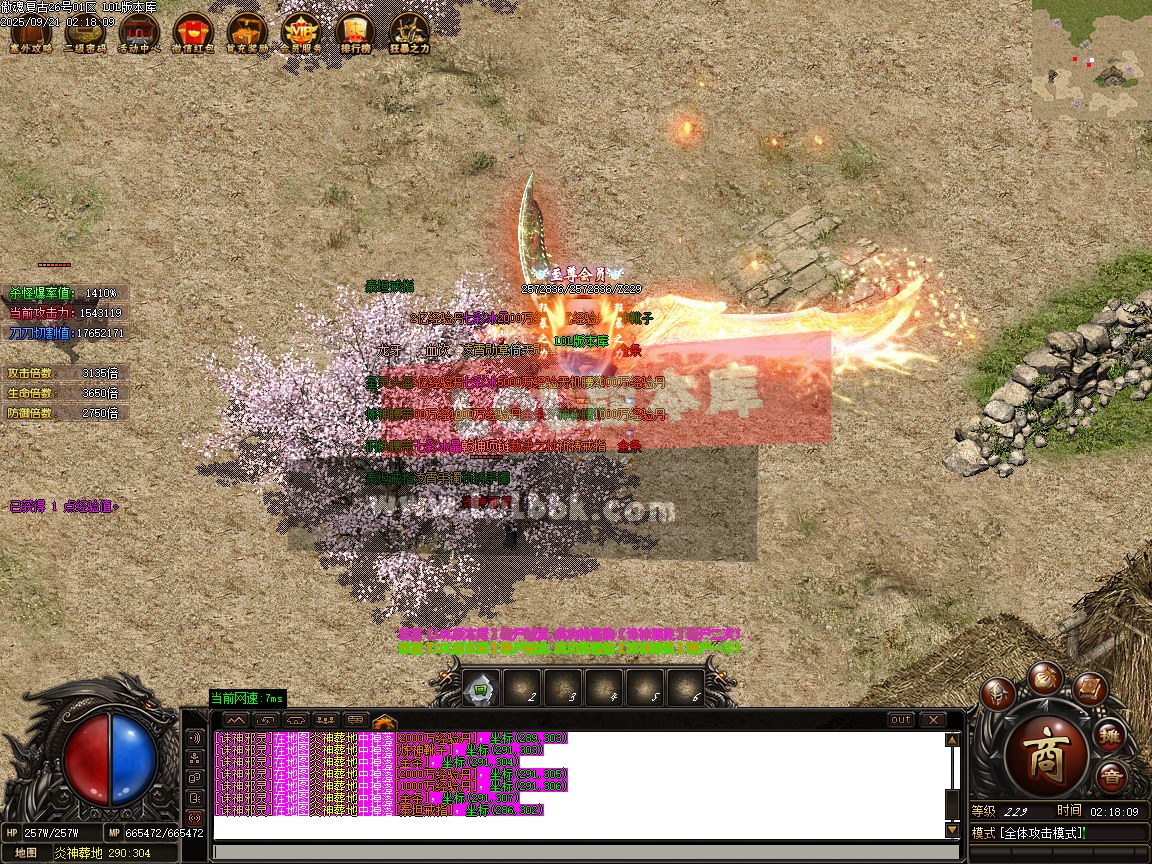The height and width of the screenshot is (864, 1152).
Task: Open the VIP 会员服务 menu
Action: point(301,33)
